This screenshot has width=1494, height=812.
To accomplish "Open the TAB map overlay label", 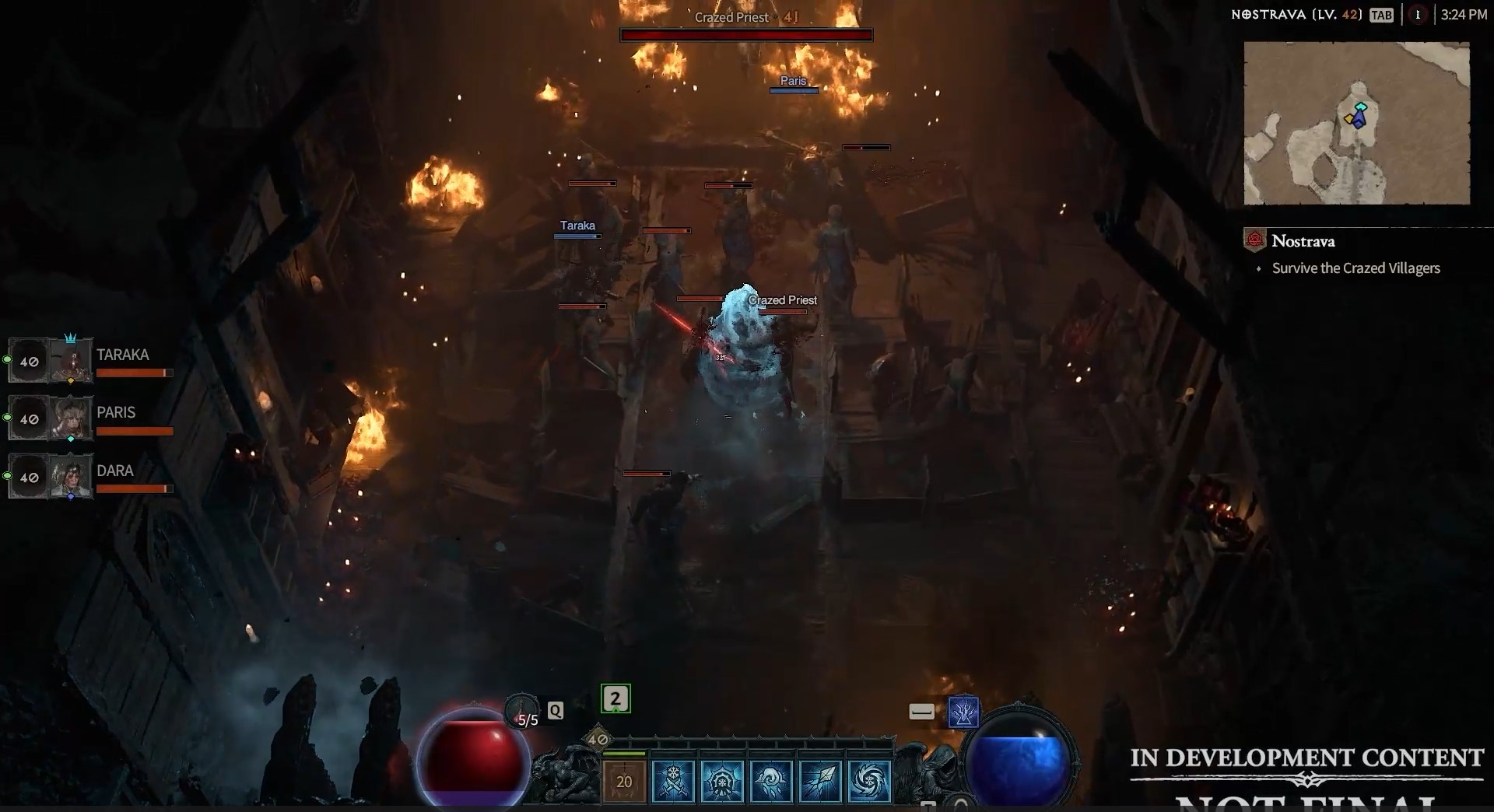I will pos(1382,15).
